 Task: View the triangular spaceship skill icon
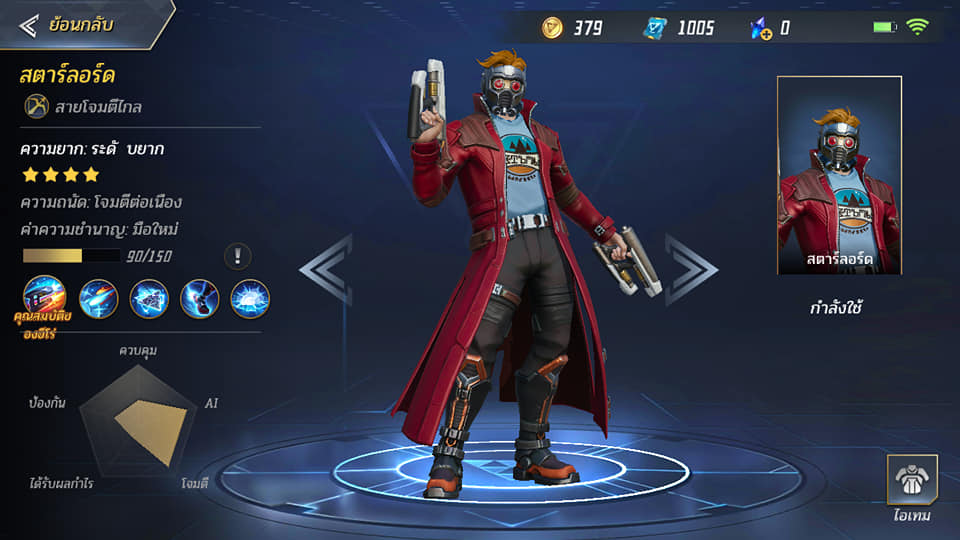click(x=149, y=298)
